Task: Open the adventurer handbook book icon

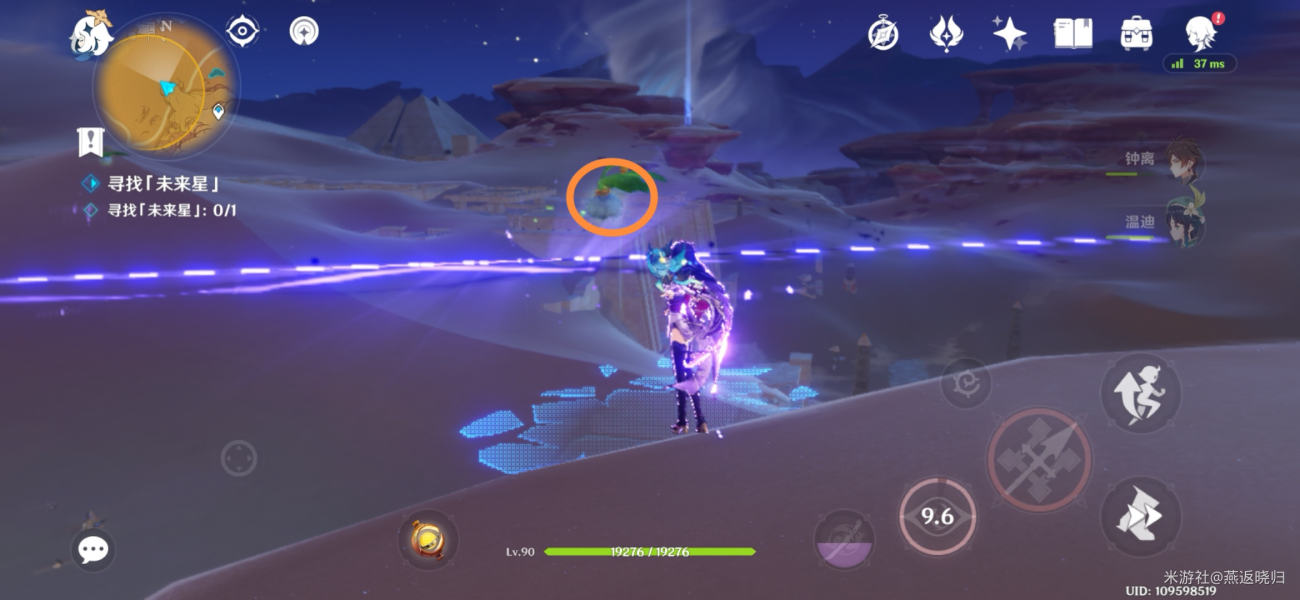Action: point(1073,34)
